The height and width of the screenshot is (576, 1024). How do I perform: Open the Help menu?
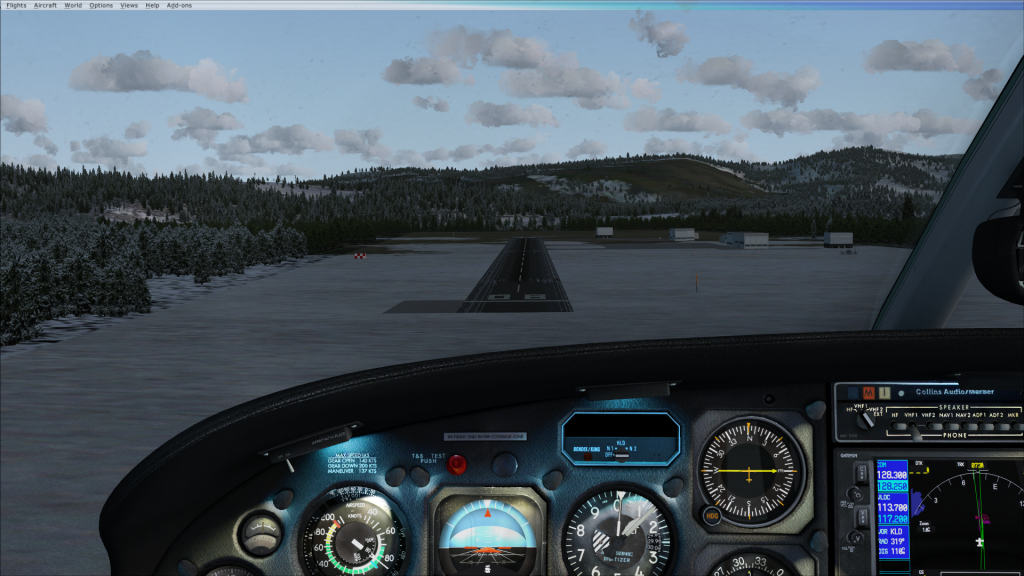click(152, 5)
